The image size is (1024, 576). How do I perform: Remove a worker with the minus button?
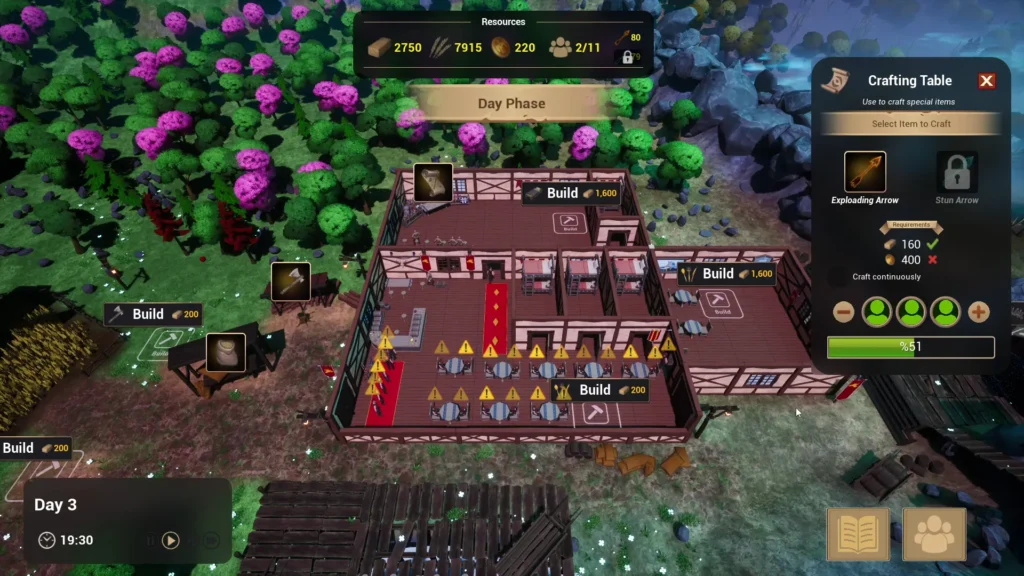tap(844, 312)
